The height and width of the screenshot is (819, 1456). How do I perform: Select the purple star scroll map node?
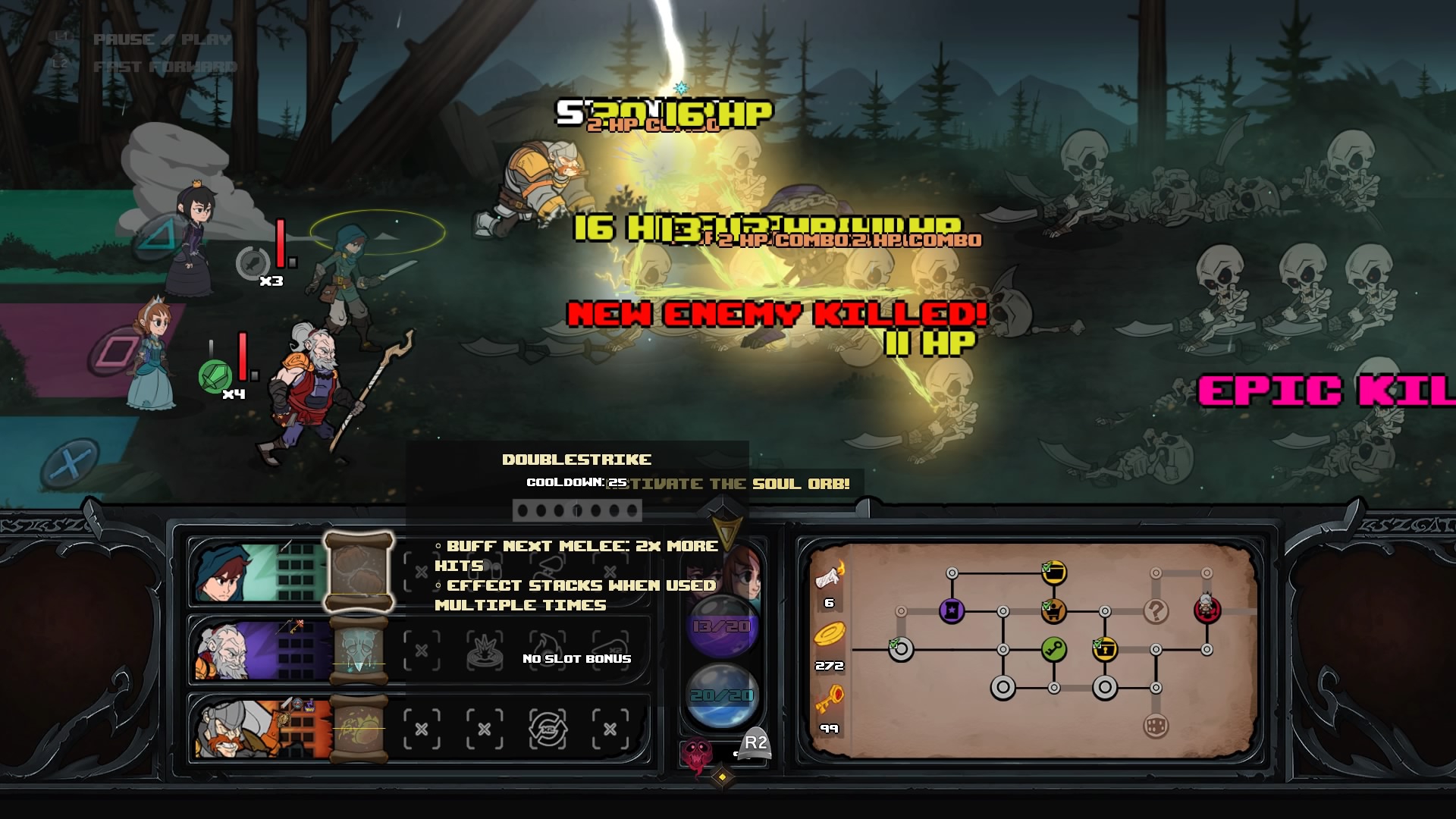[952, 610]
